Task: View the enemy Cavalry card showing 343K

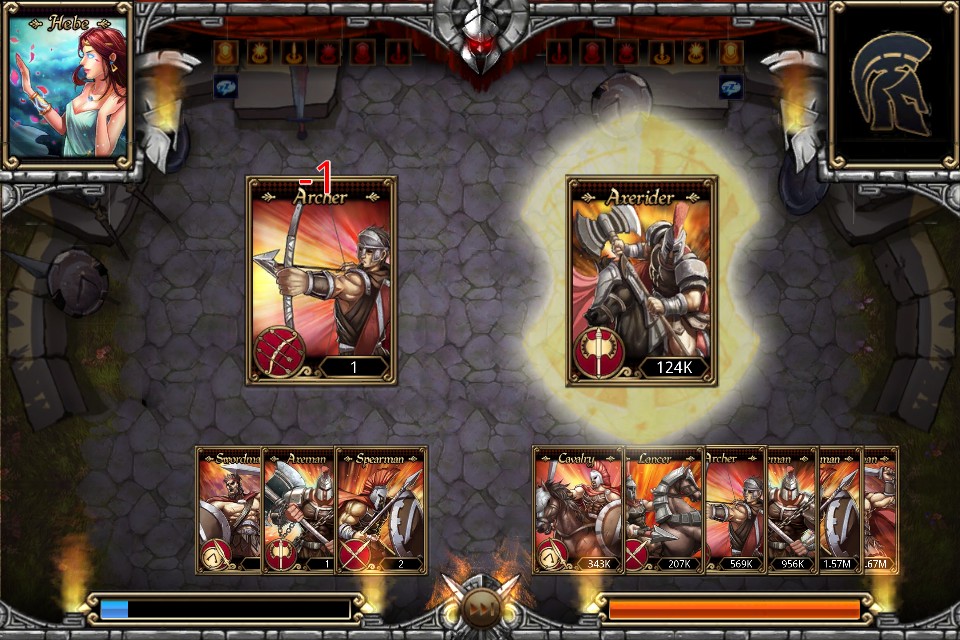Action: coord(578,510)
